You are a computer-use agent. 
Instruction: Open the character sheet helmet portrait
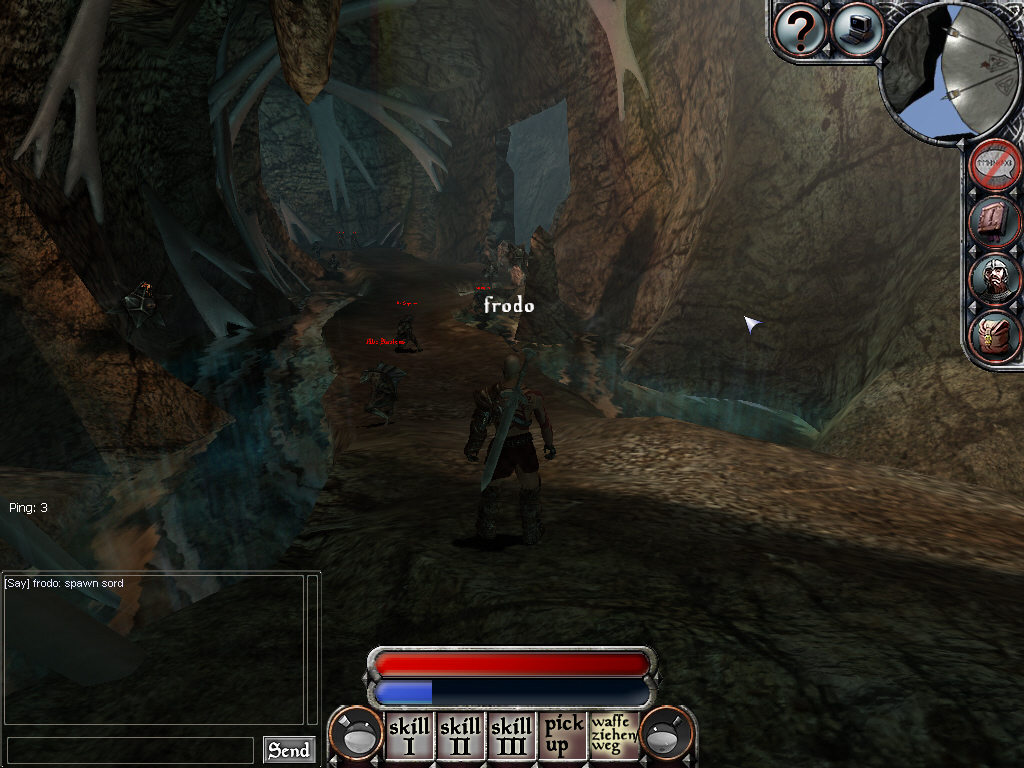(x=995, y=279)
